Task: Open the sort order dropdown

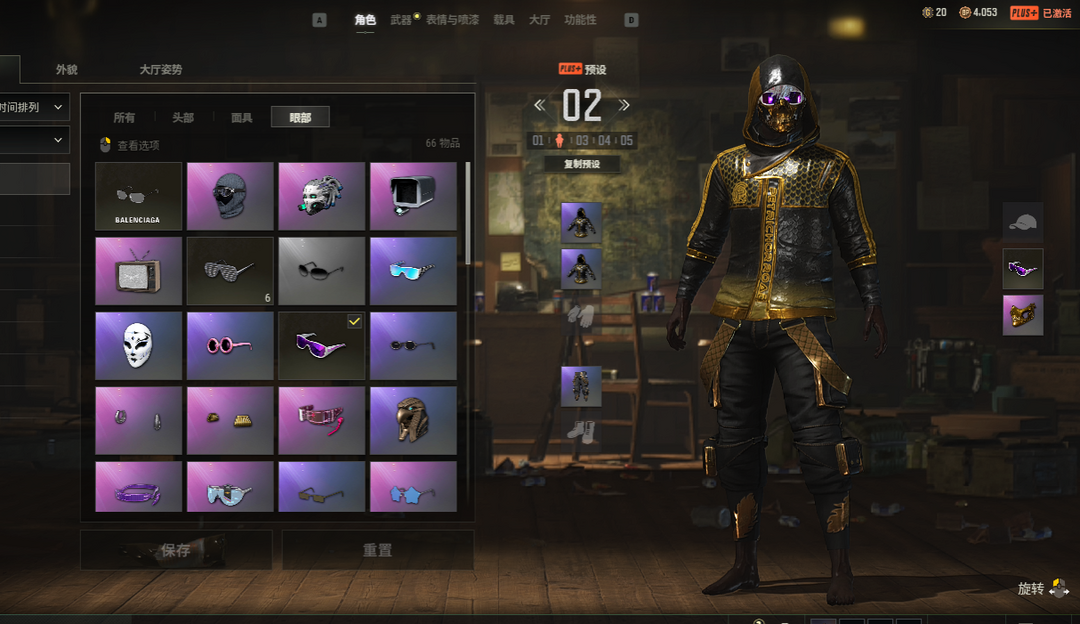Action: (34, 106)
